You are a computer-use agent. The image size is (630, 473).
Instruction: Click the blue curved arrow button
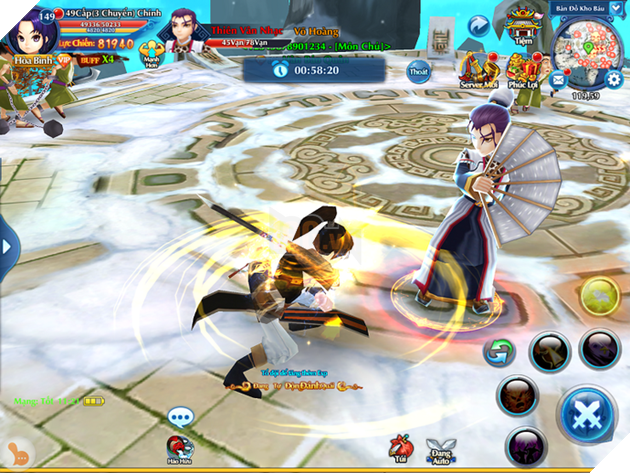(480, 23)
